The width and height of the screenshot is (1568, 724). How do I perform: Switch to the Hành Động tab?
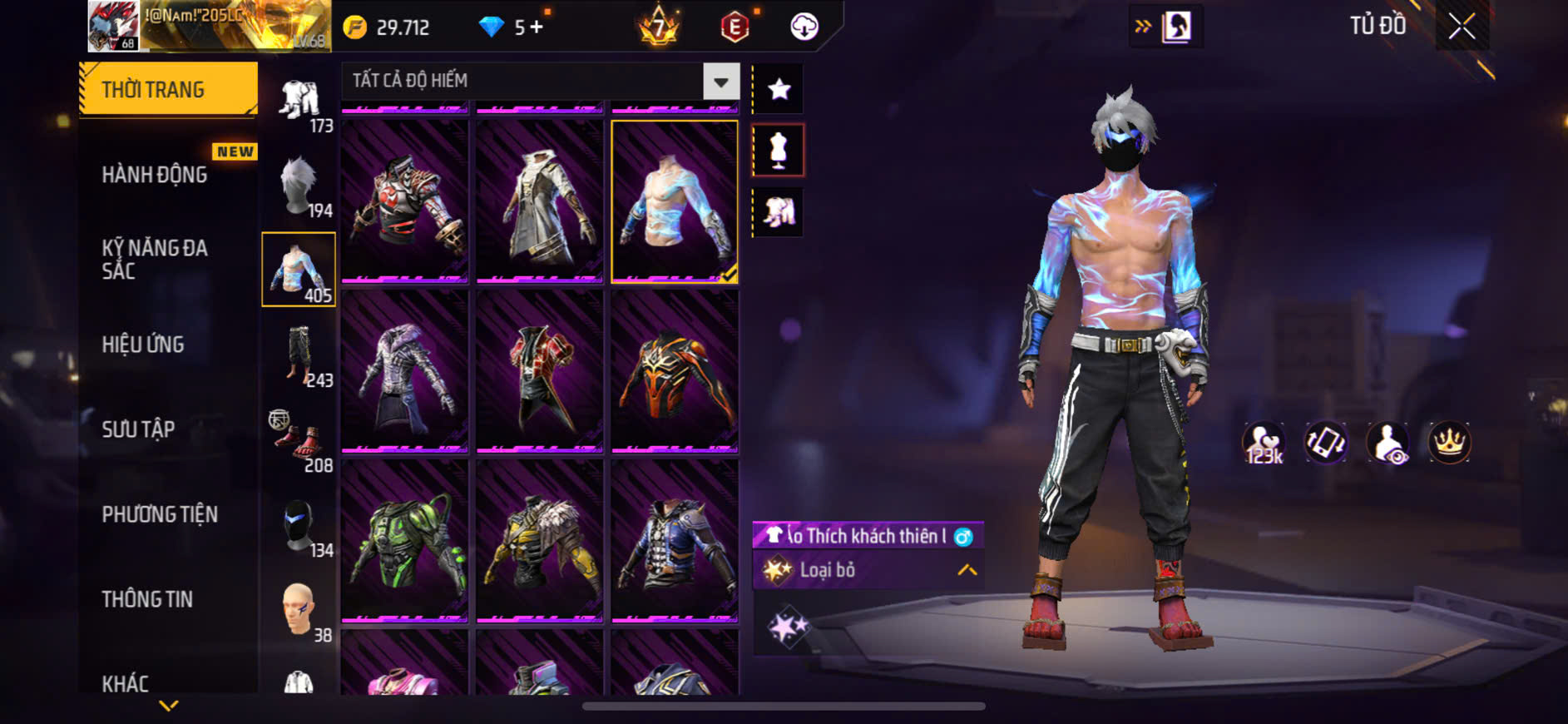(x=155, y=175)
